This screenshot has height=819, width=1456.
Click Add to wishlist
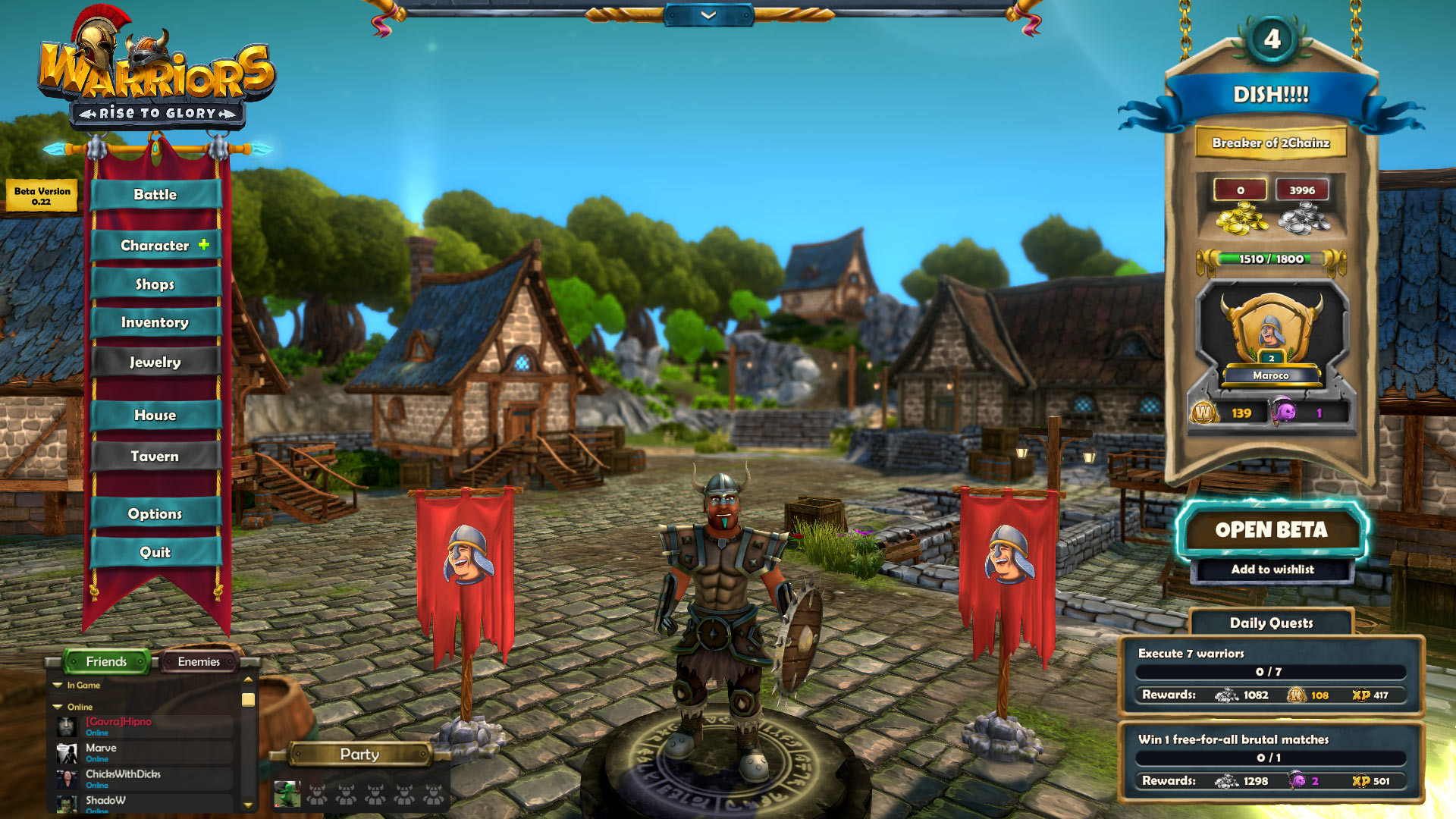[1271, 570]
